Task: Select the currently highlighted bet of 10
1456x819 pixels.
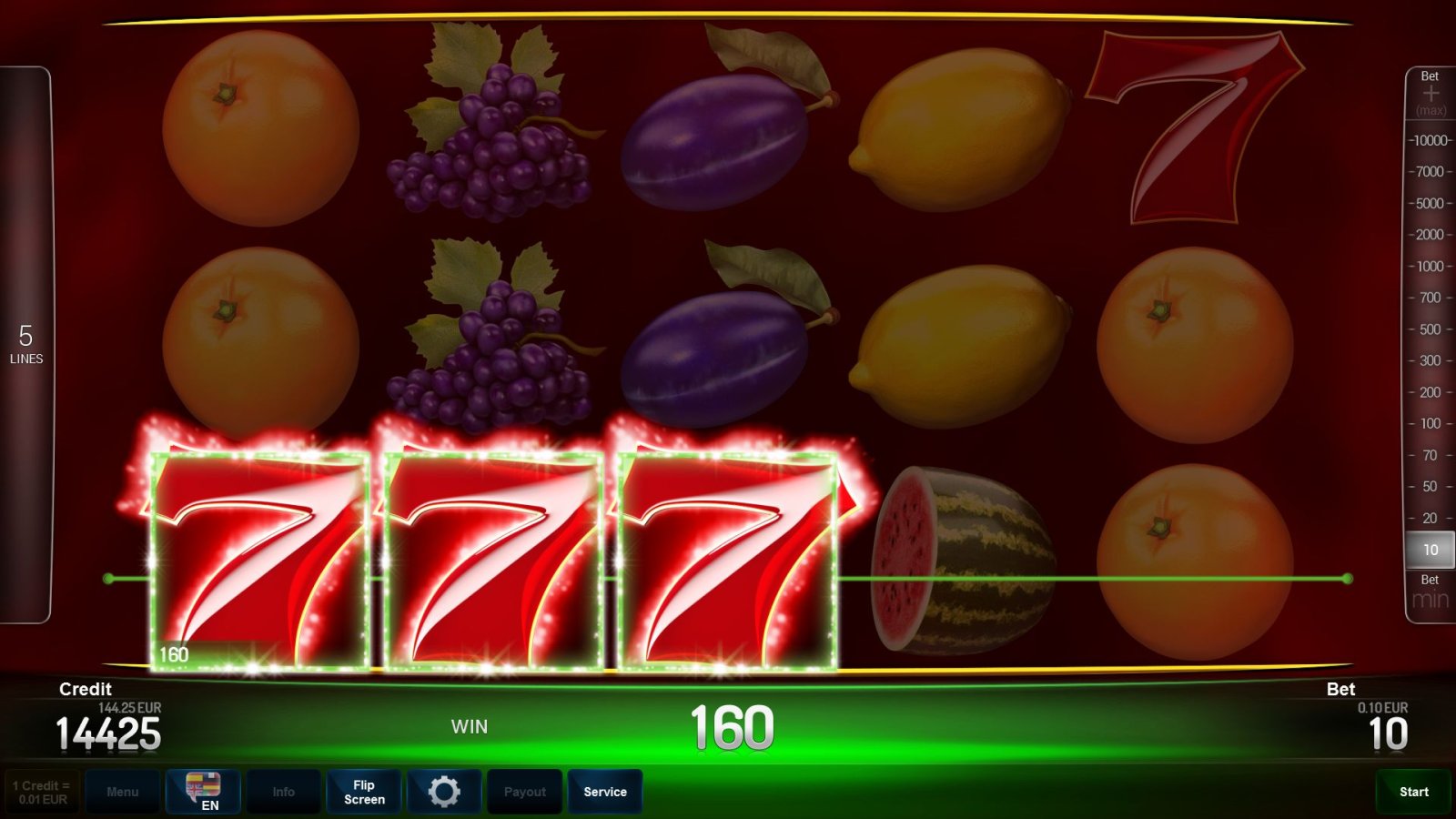Action: tap(1431, 550)
